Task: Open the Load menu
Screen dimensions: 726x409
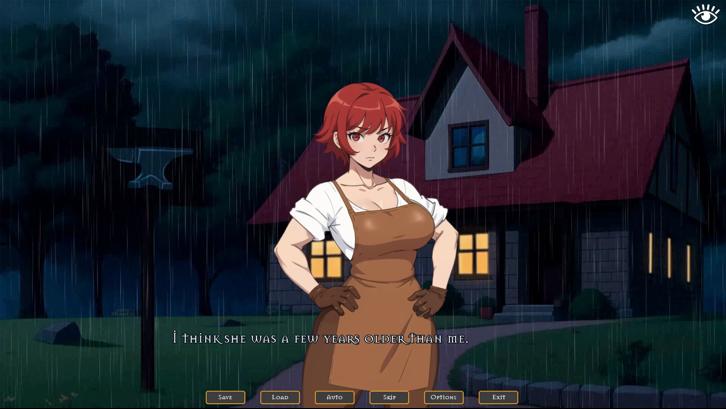Action: 280,397
